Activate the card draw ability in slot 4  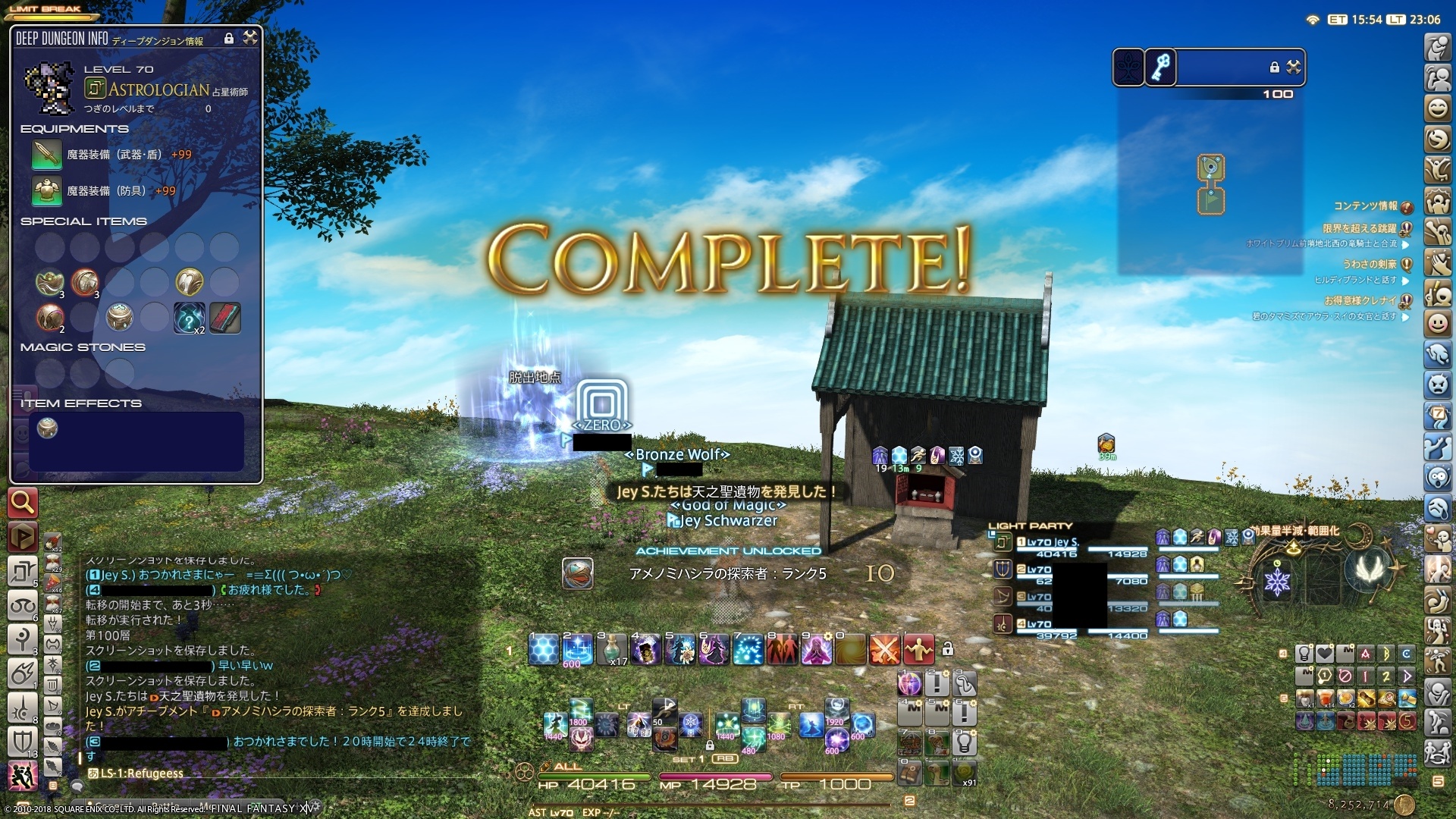click(645, 650)
